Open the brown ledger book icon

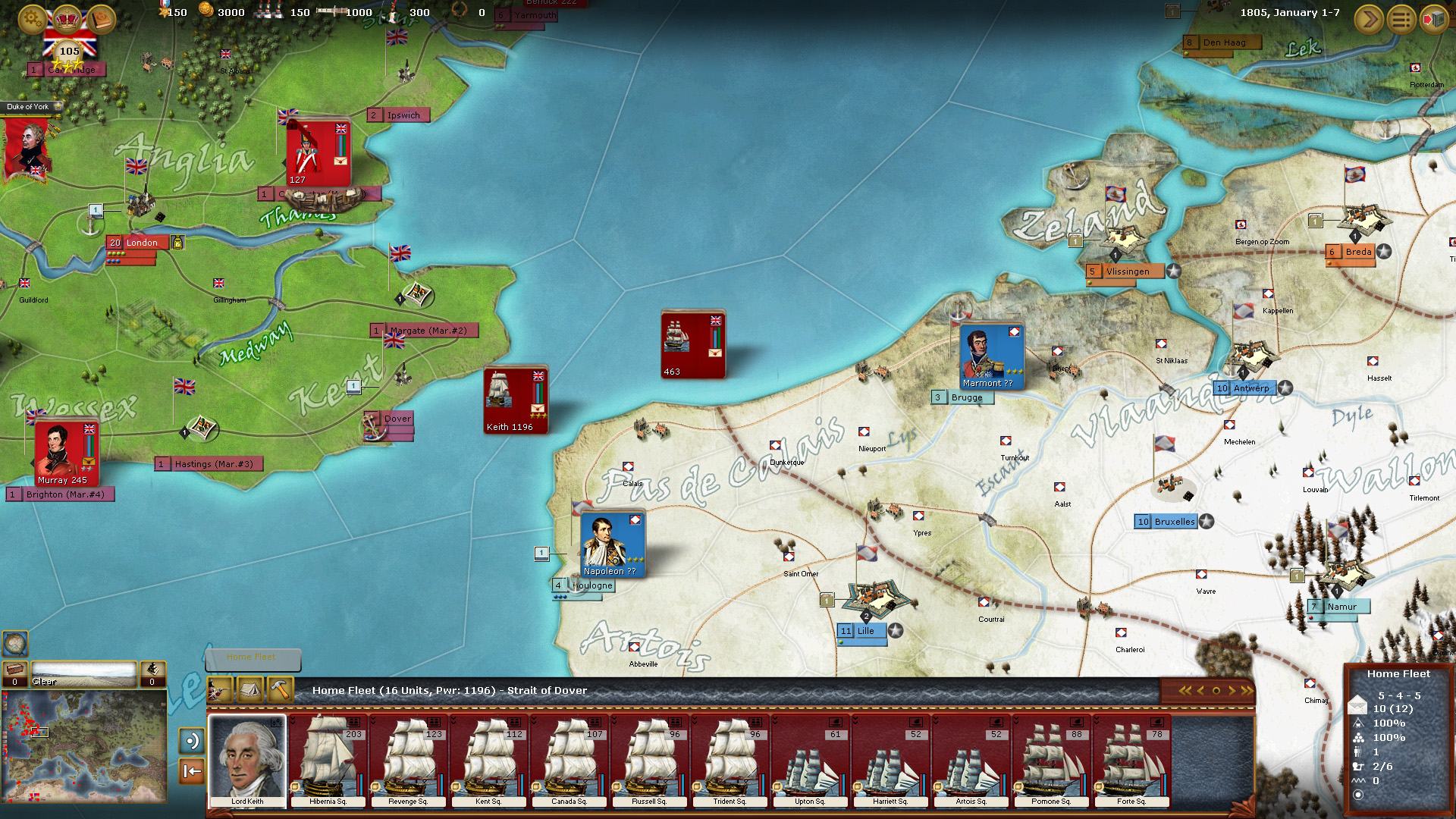click(x=102, y=18)
